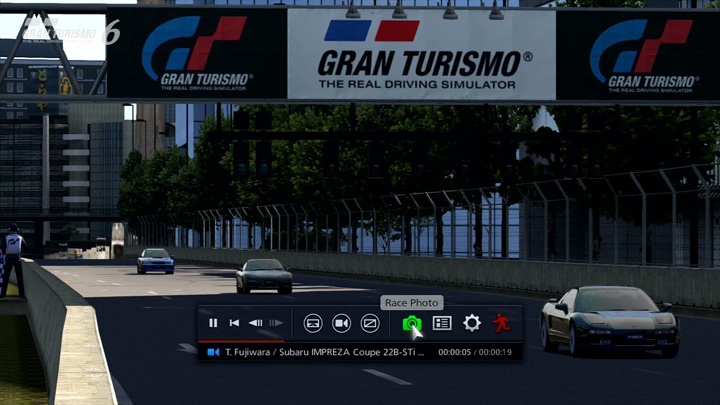This screenshot has width=720, height=405.
Task: Restart the replay from the beginning
Action: pos(234,323)
